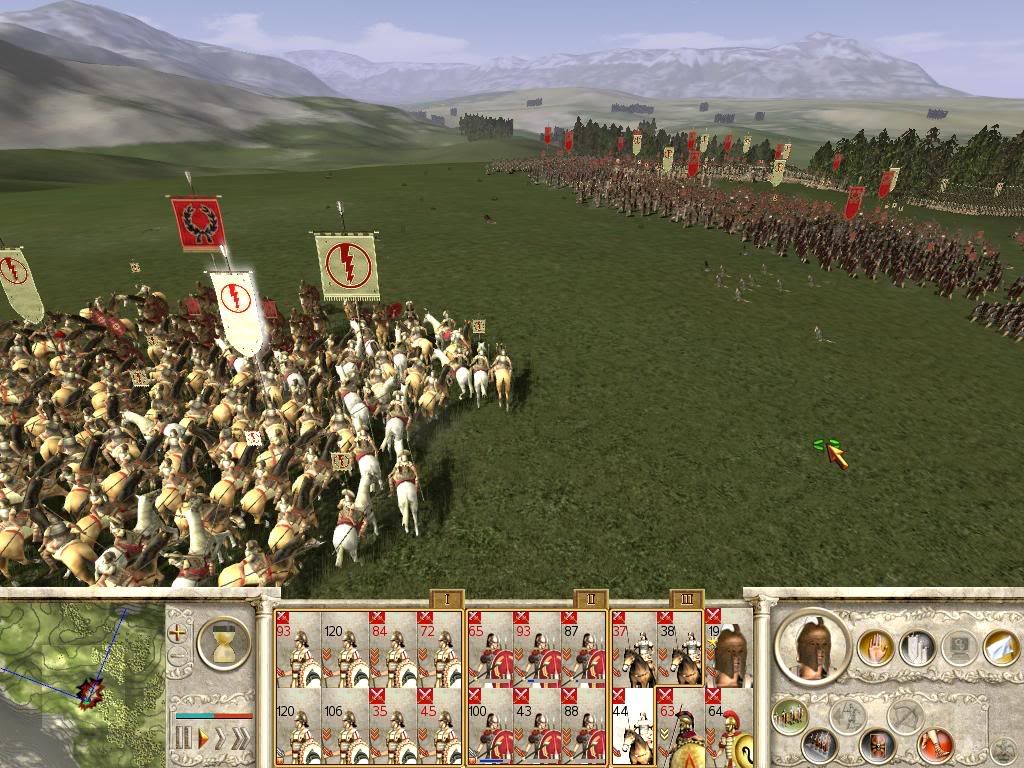Toggle guard mode with the shield button

click(877, 745)
